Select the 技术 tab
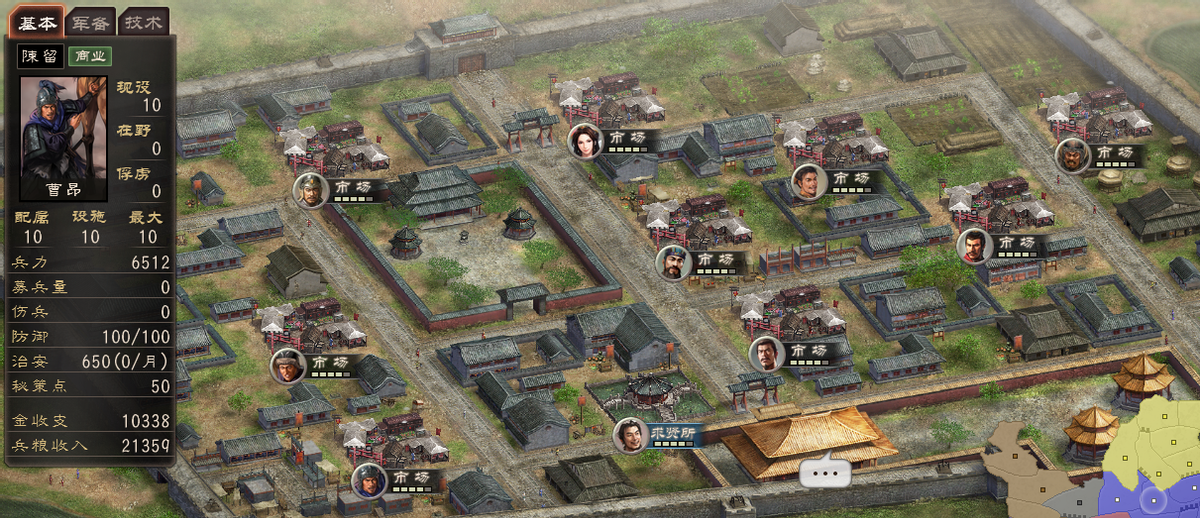Viewport: 1200px width, 518px height. (x=143, y=22)
